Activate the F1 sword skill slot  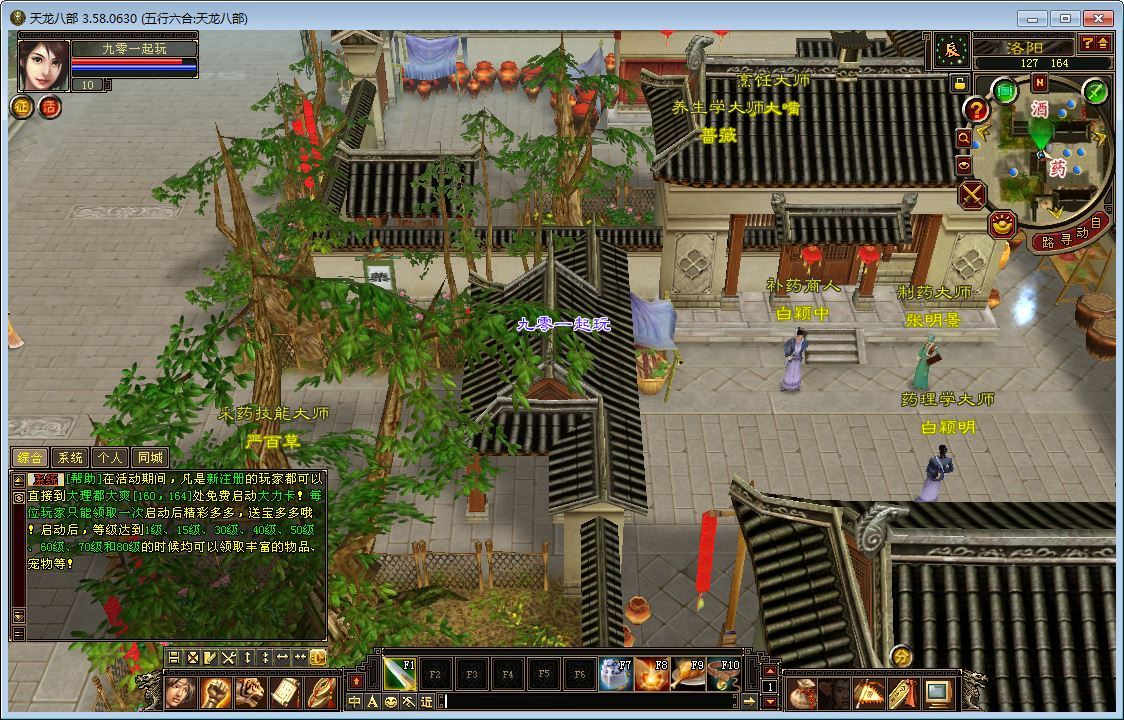(400, 675)
